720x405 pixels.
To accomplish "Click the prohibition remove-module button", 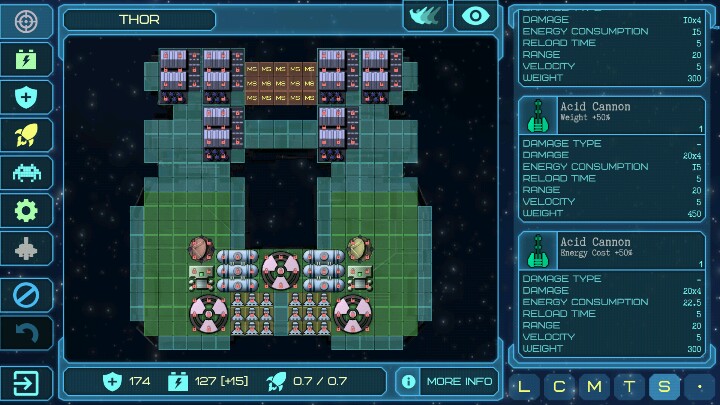I will 27,295.
